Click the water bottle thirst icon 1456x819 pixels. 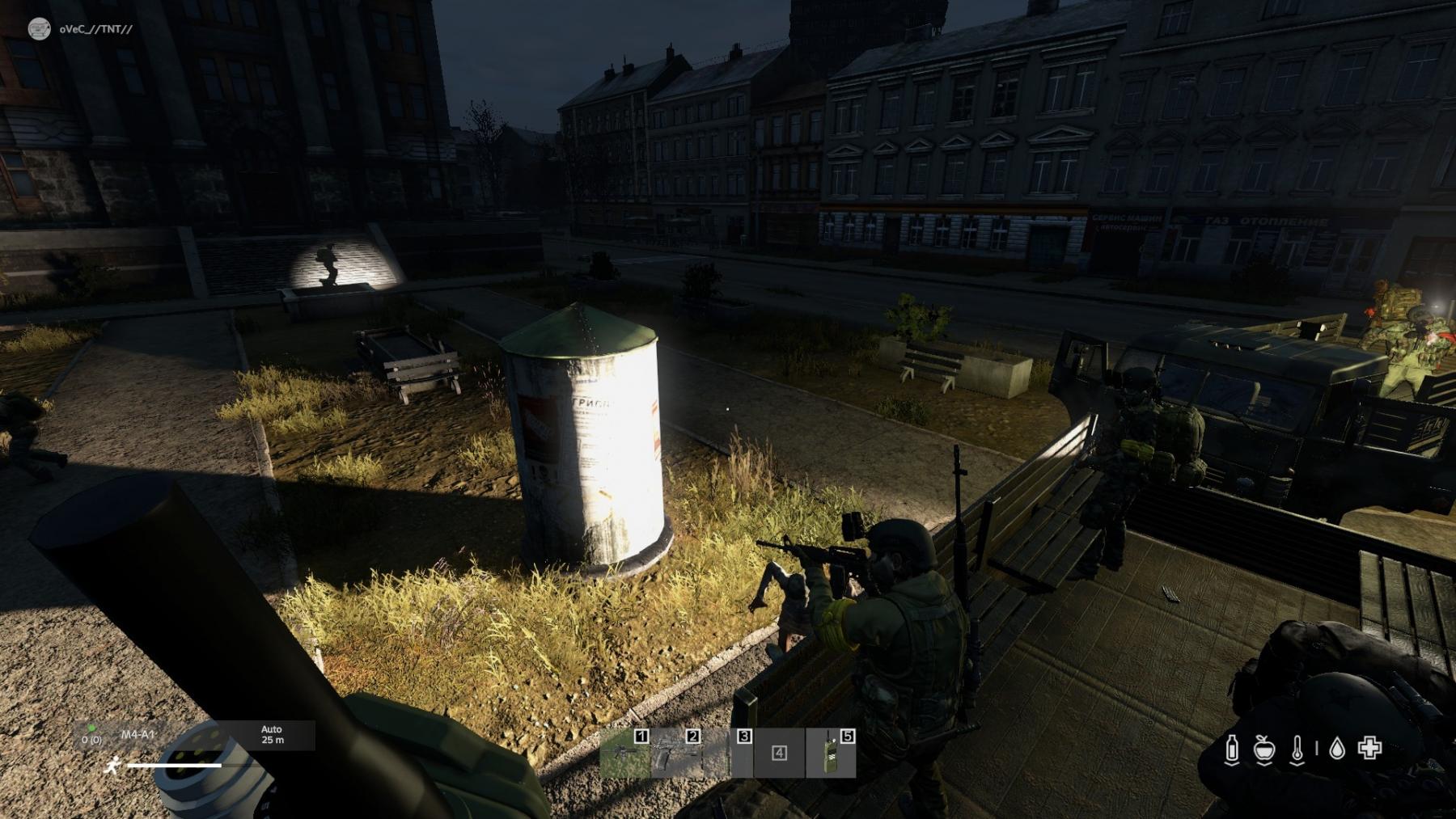click(x=1232, y=749)
